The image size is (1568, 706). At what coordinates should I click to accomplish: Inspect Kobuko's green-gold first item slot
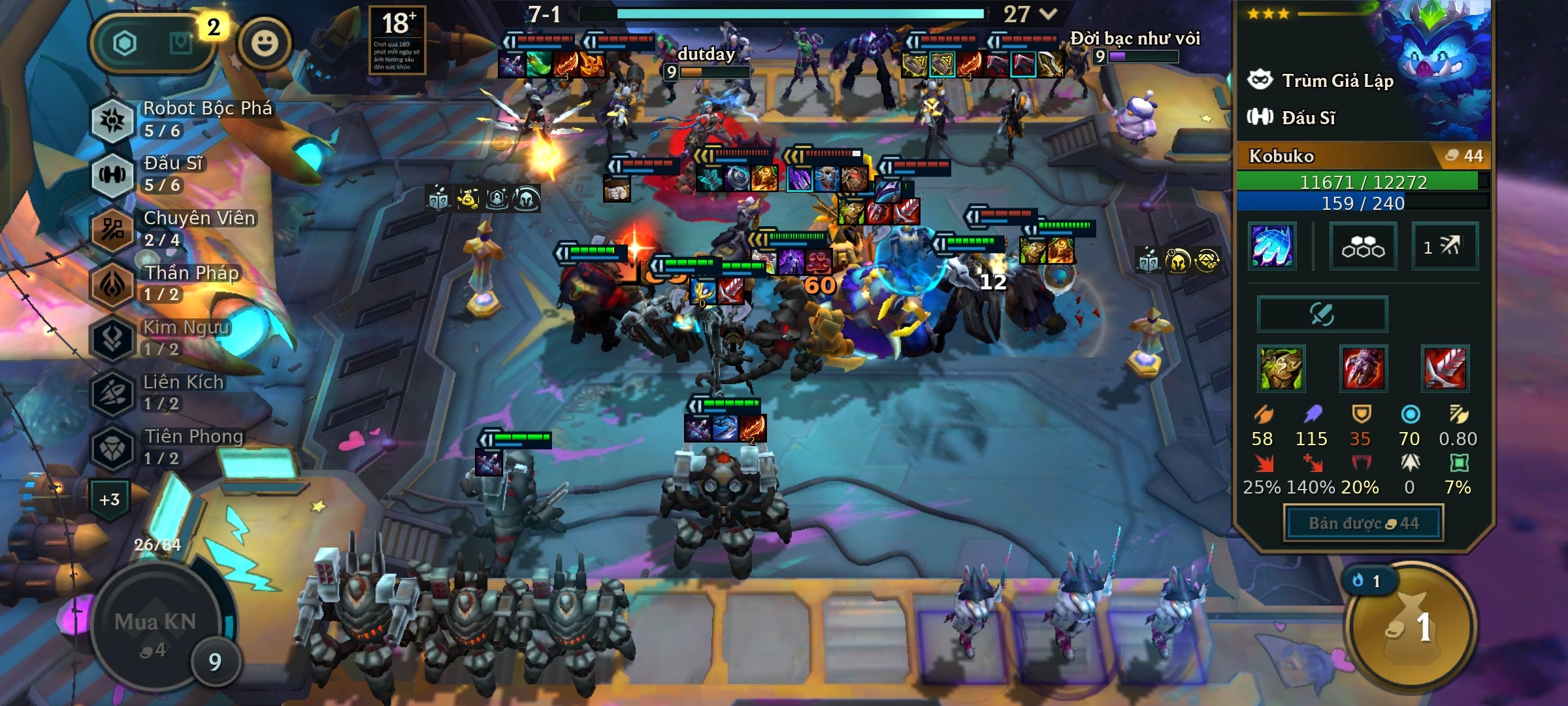pyautogui.click(x=1281, y=369)
